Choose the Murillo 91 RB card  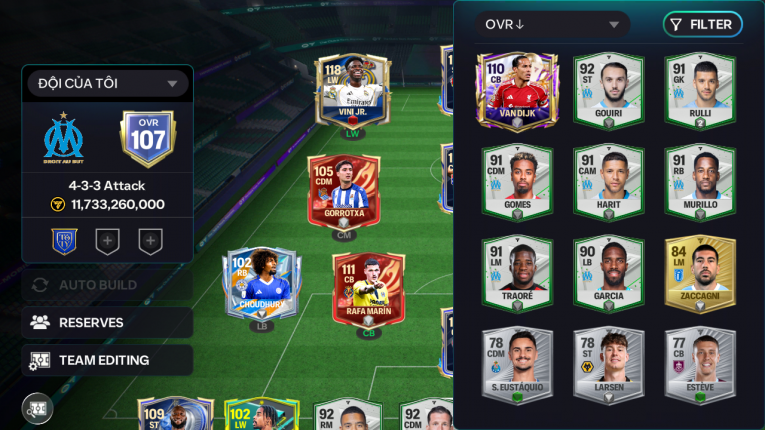tap(699, 181)
